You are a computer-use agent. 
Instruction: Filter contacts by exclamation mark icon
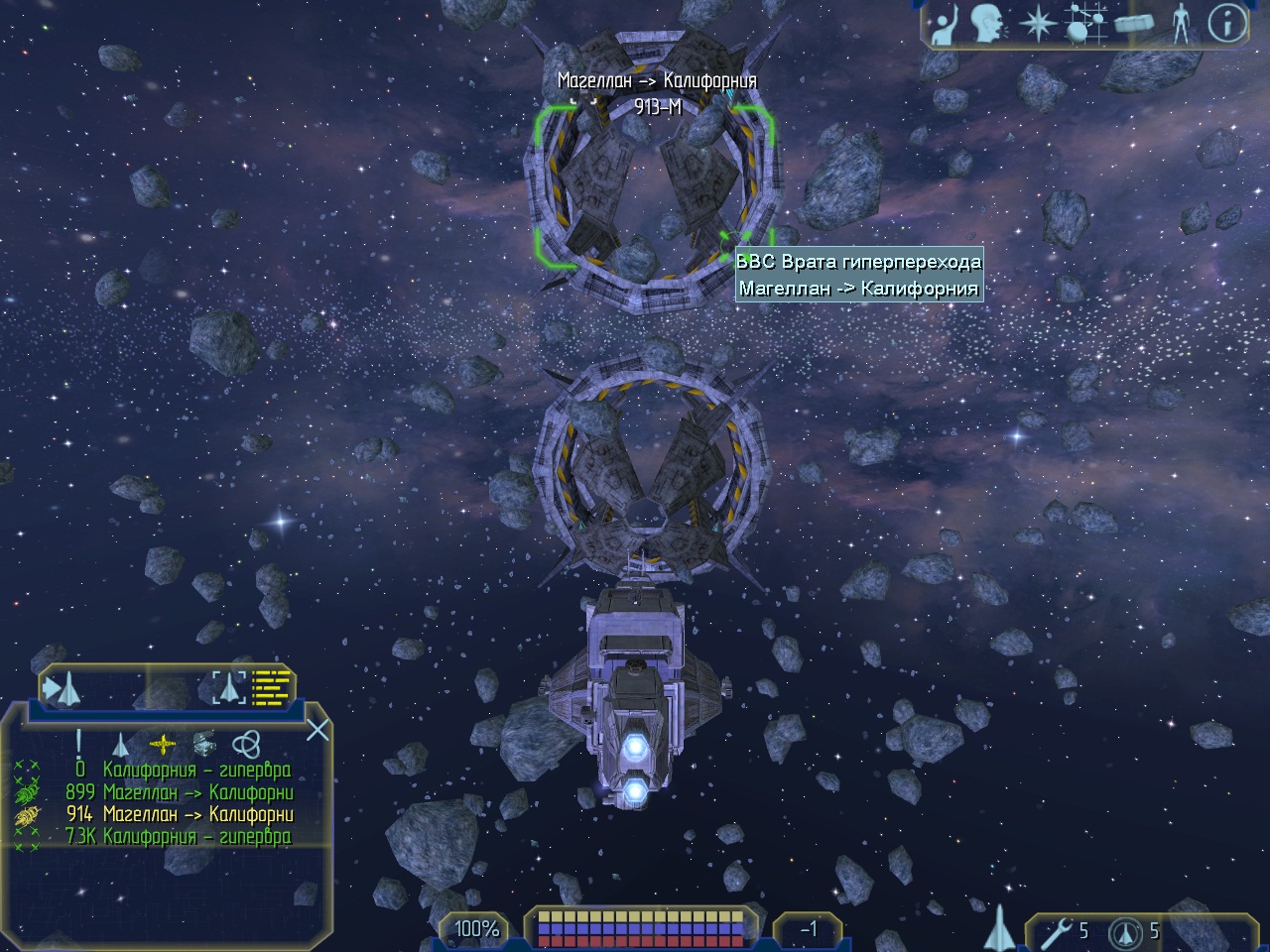coord(79,743)
